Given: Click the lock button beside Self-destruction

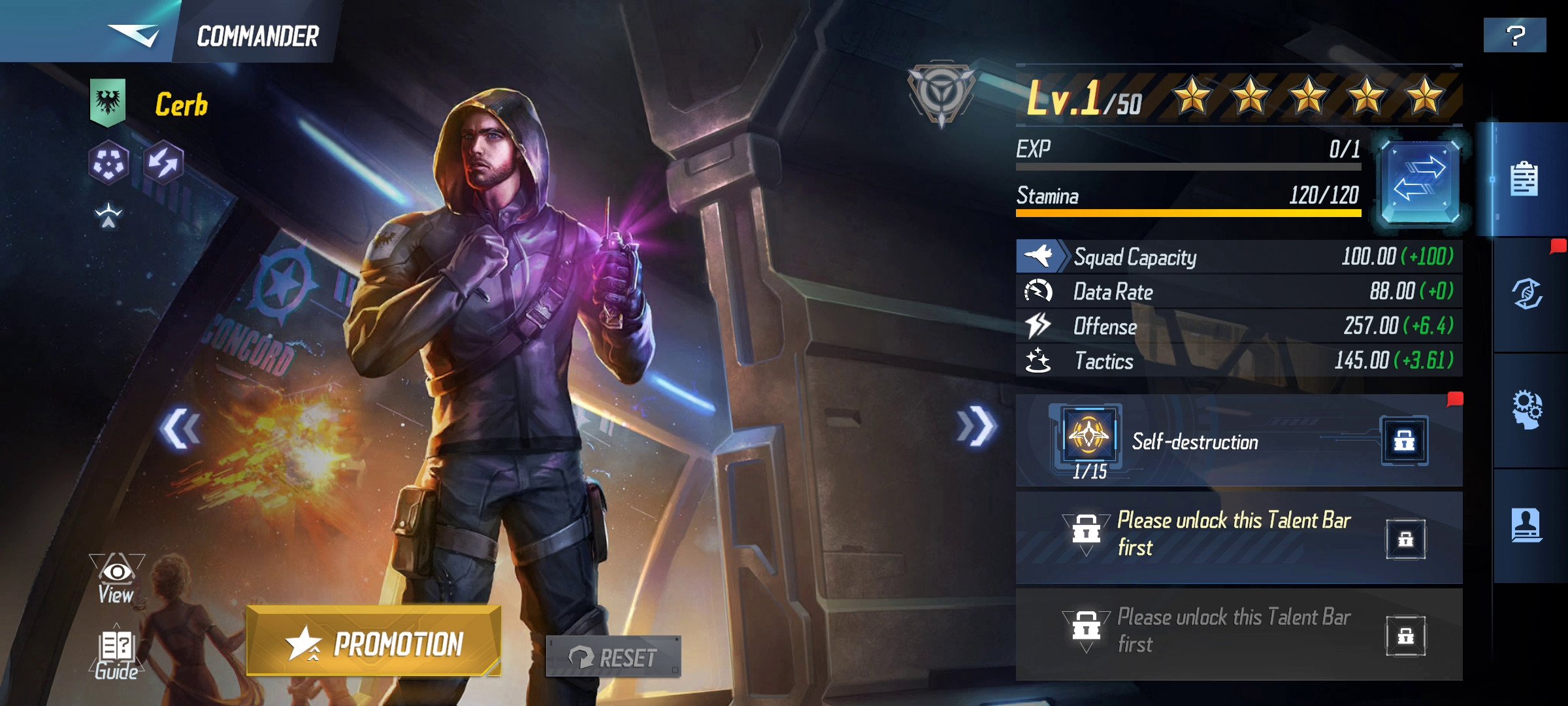Looking at the screenshot, I should (x=1404, y=441).
